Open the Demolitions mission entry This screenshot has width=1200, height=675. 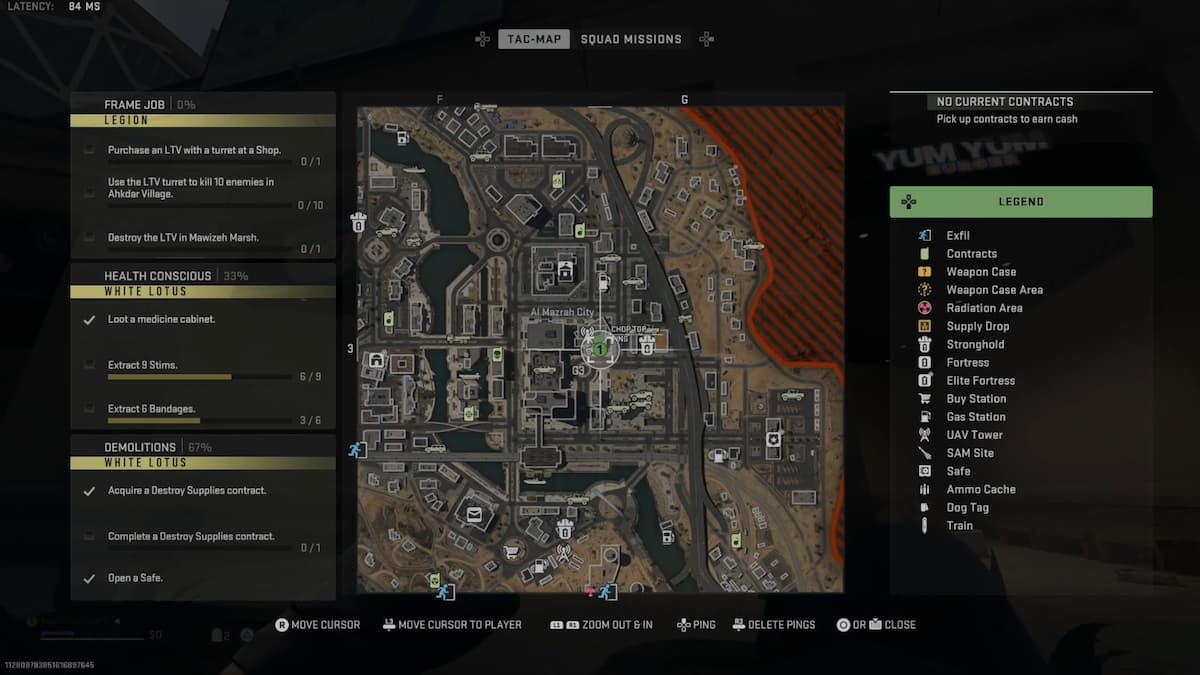click(140, 447)
